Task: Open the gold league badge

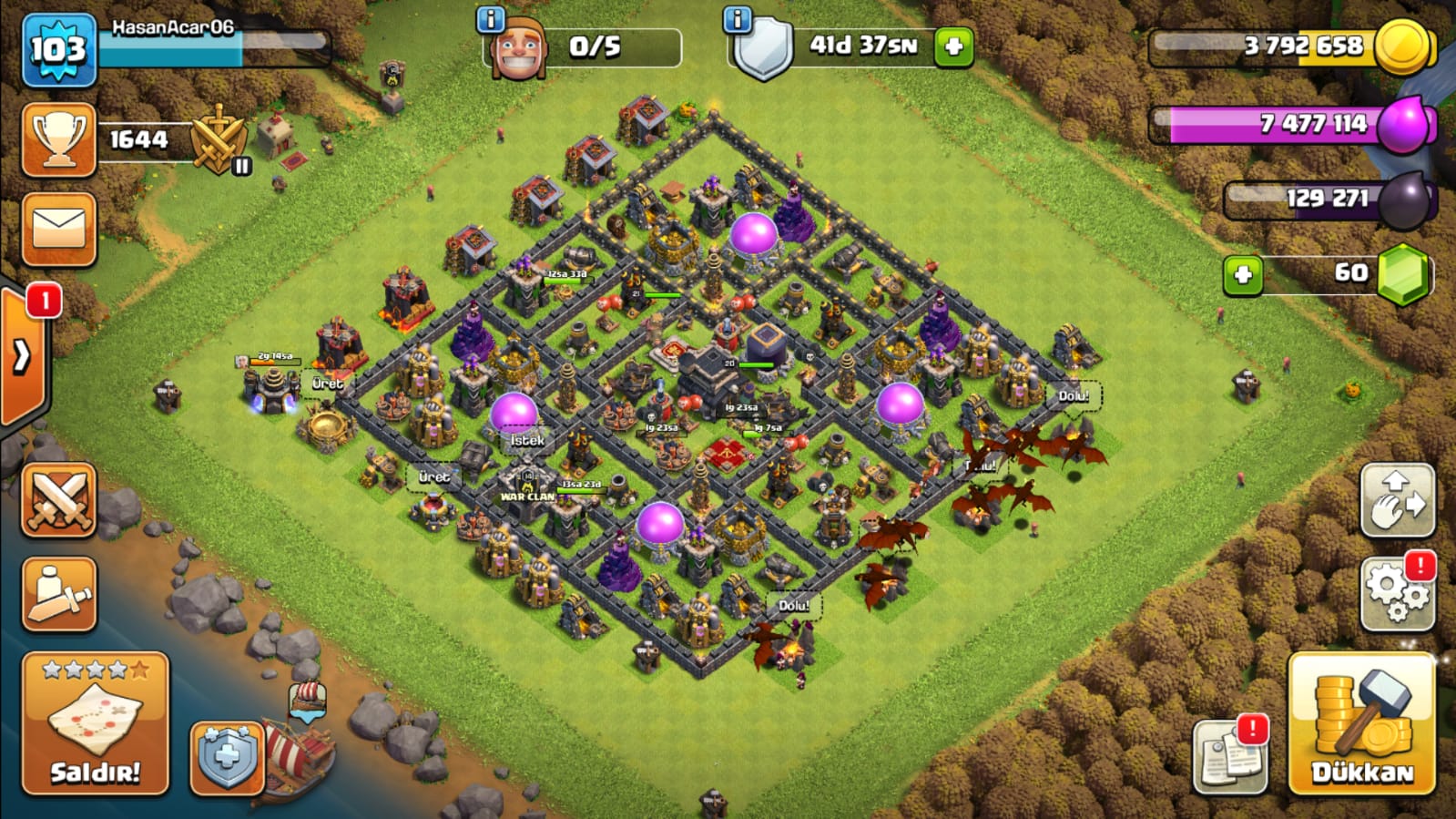Action: click(219, 141)
